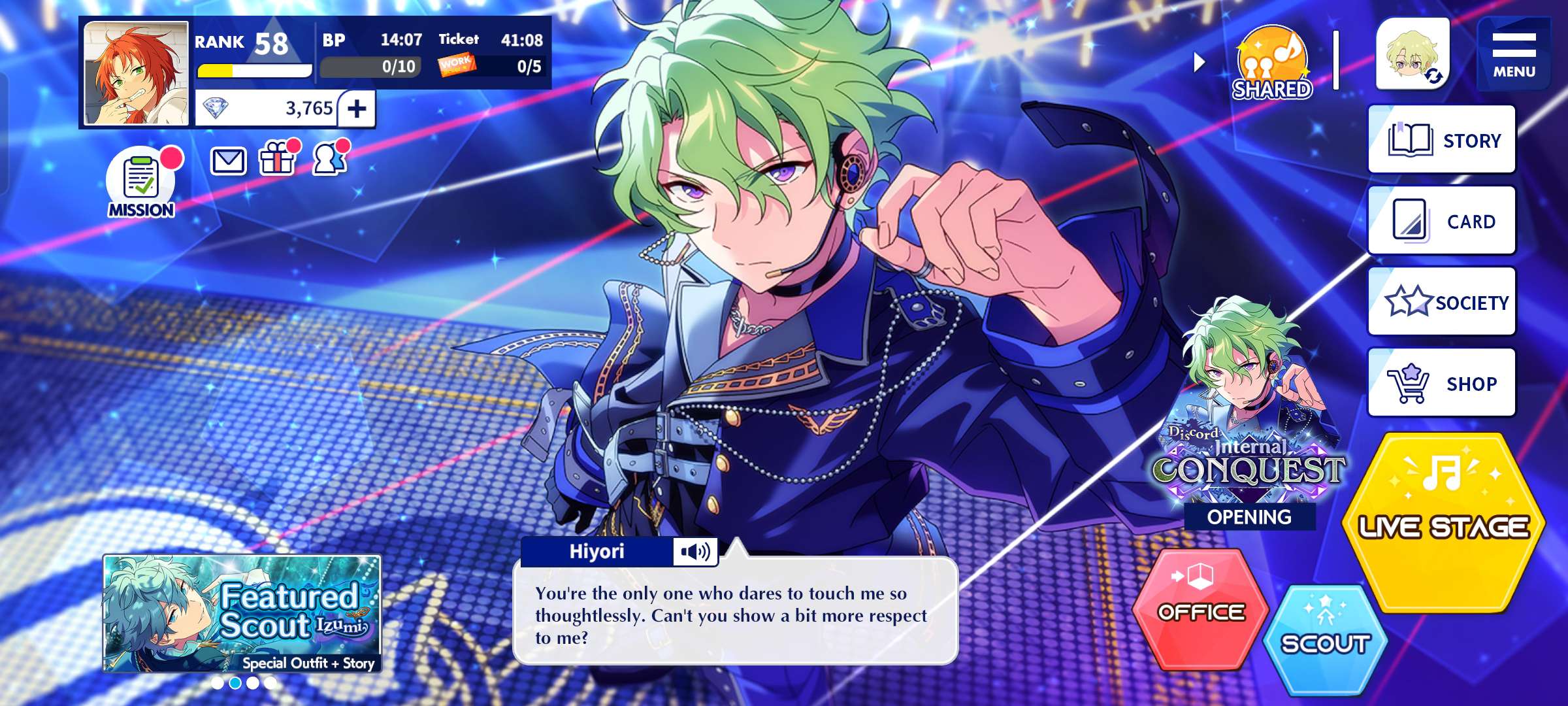Open the friends list icon
1568x706 pixels.
329,160
